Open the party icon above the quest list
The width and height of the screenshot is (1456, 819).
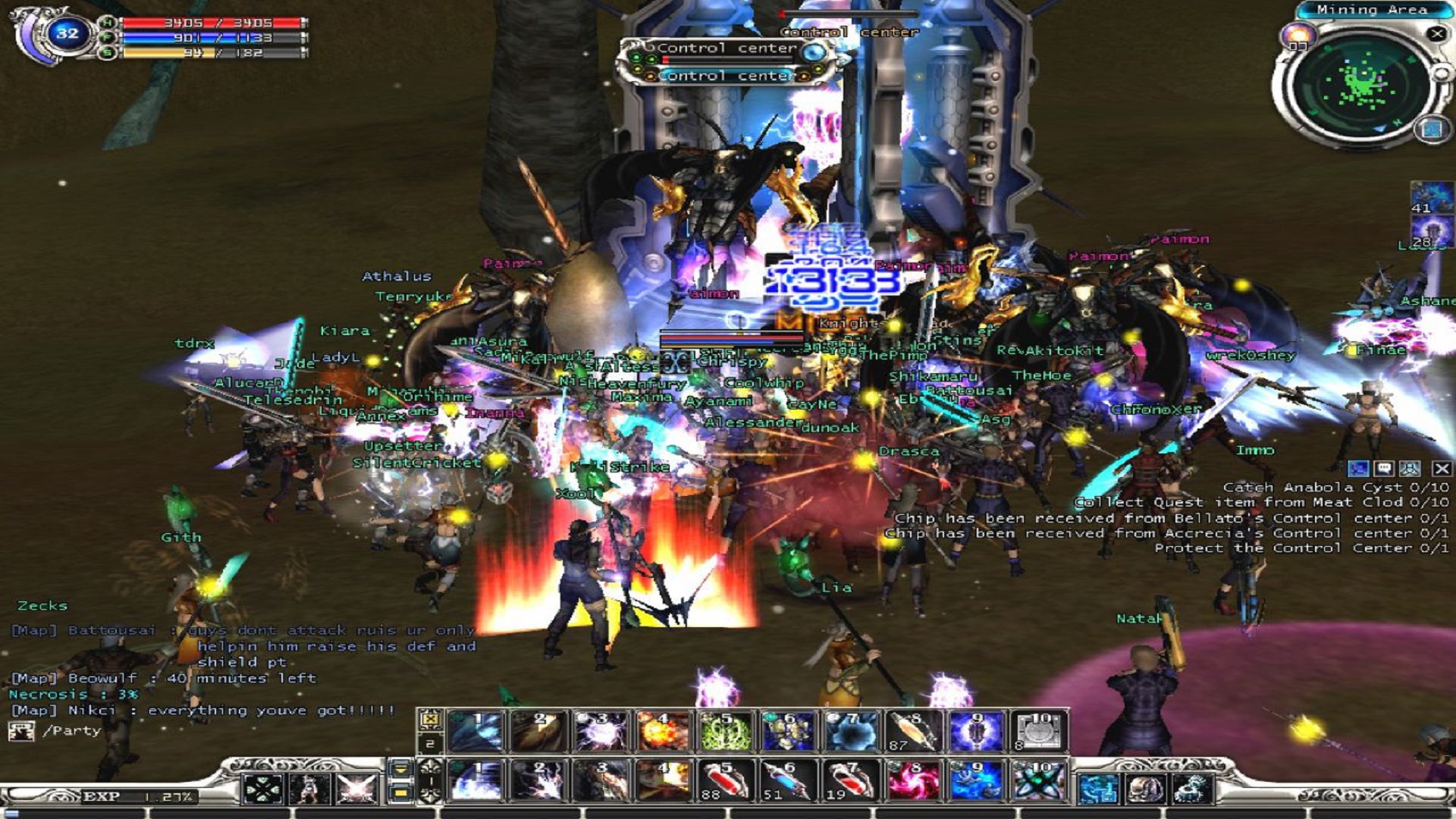[x=1411, y=468]
